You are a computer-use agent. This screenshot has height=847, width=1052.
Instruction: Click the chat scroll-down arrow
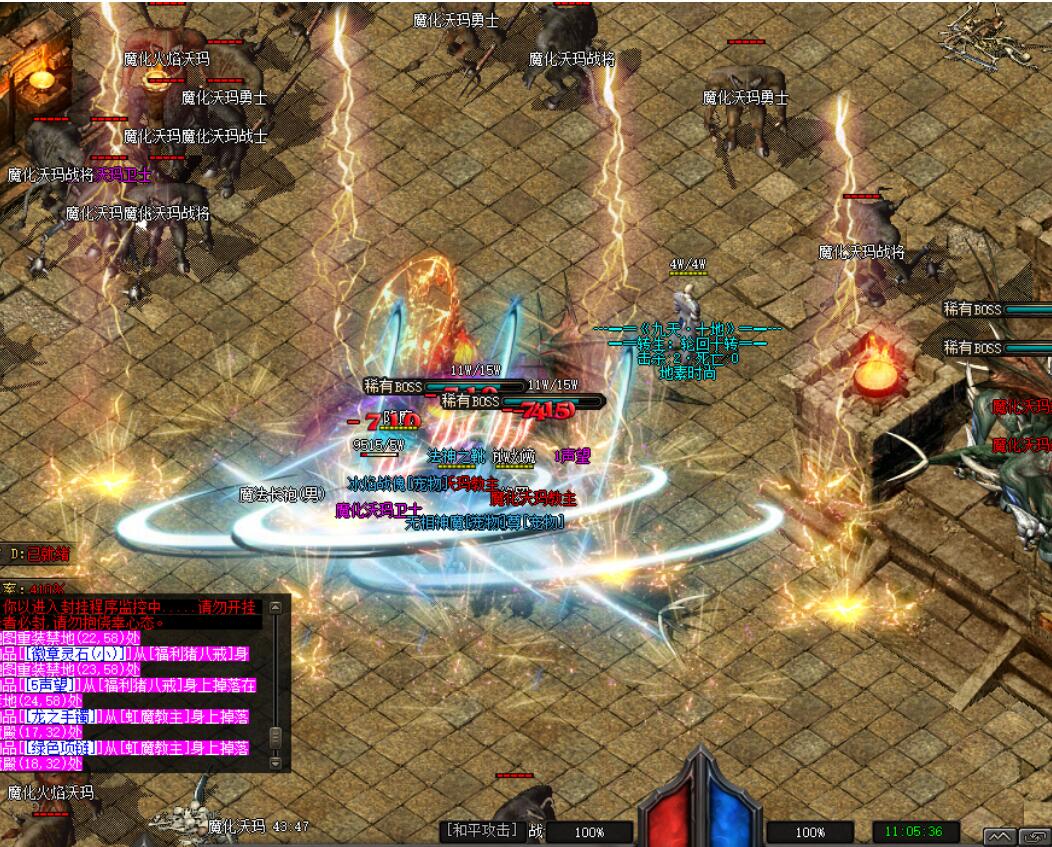point(276,763)
